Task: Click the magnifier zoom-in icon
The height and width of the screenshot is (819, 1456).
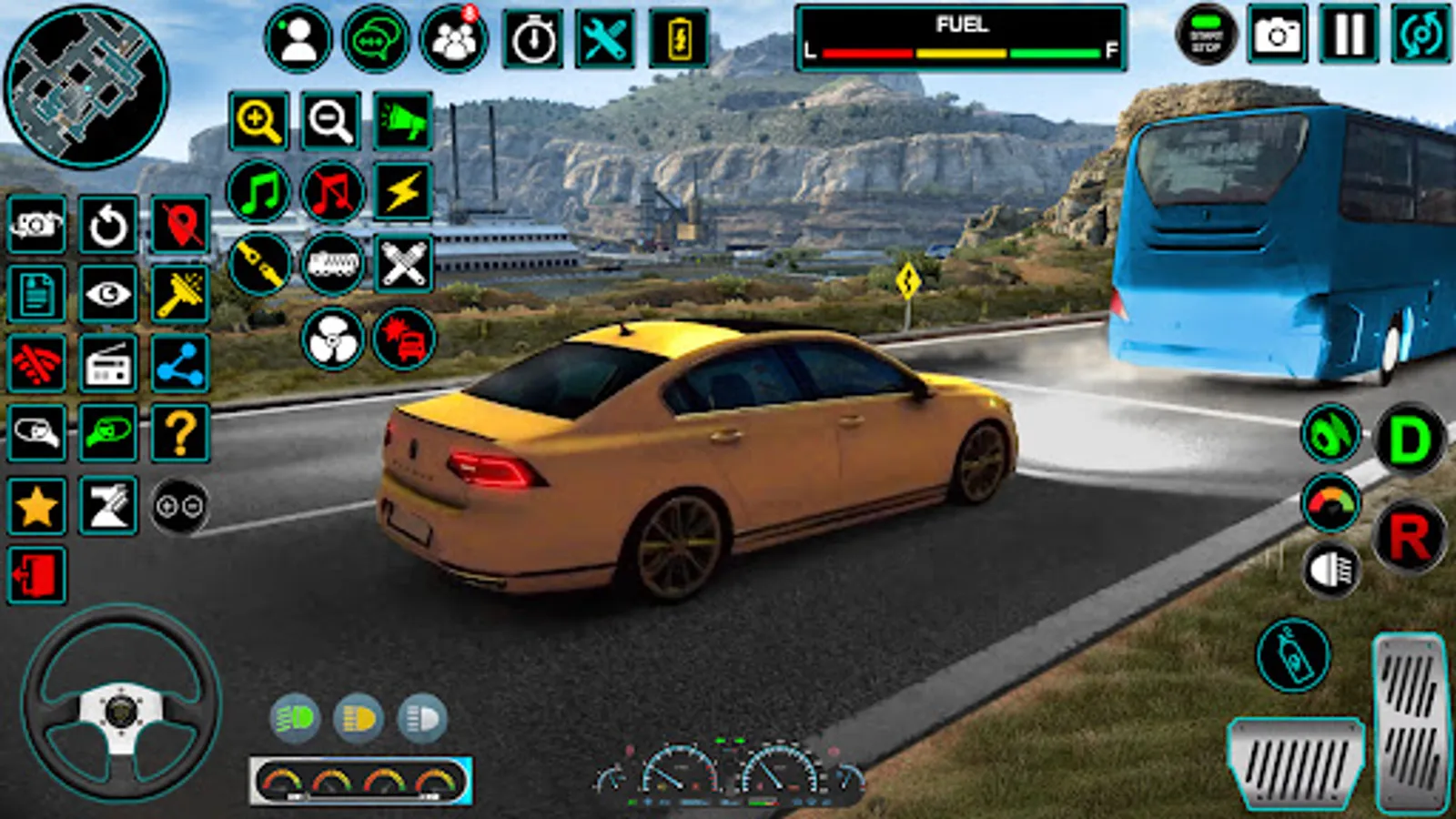Action: coord(258,120)
